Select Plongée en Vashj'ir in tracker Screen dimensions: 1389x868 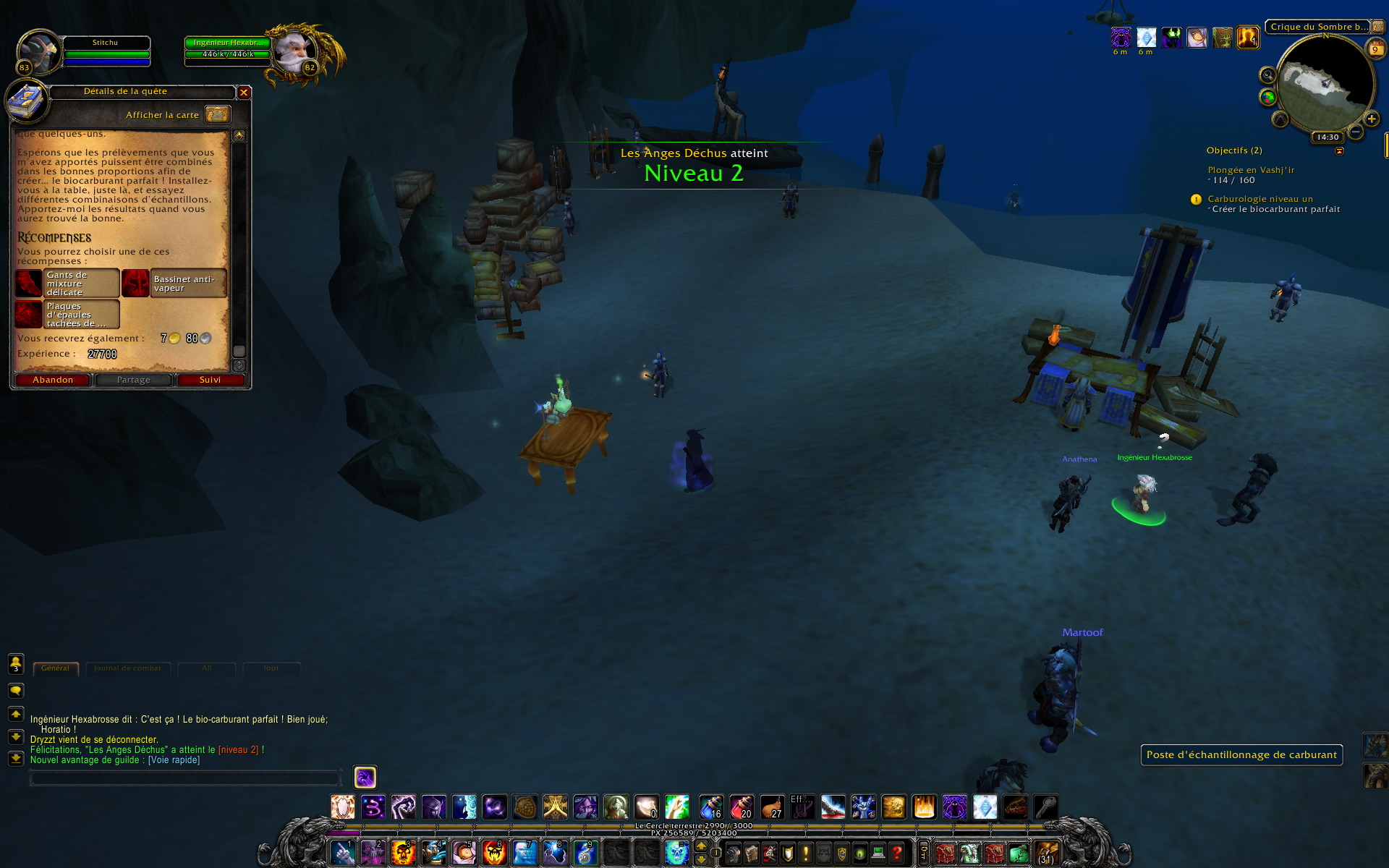pos(1251,170)
